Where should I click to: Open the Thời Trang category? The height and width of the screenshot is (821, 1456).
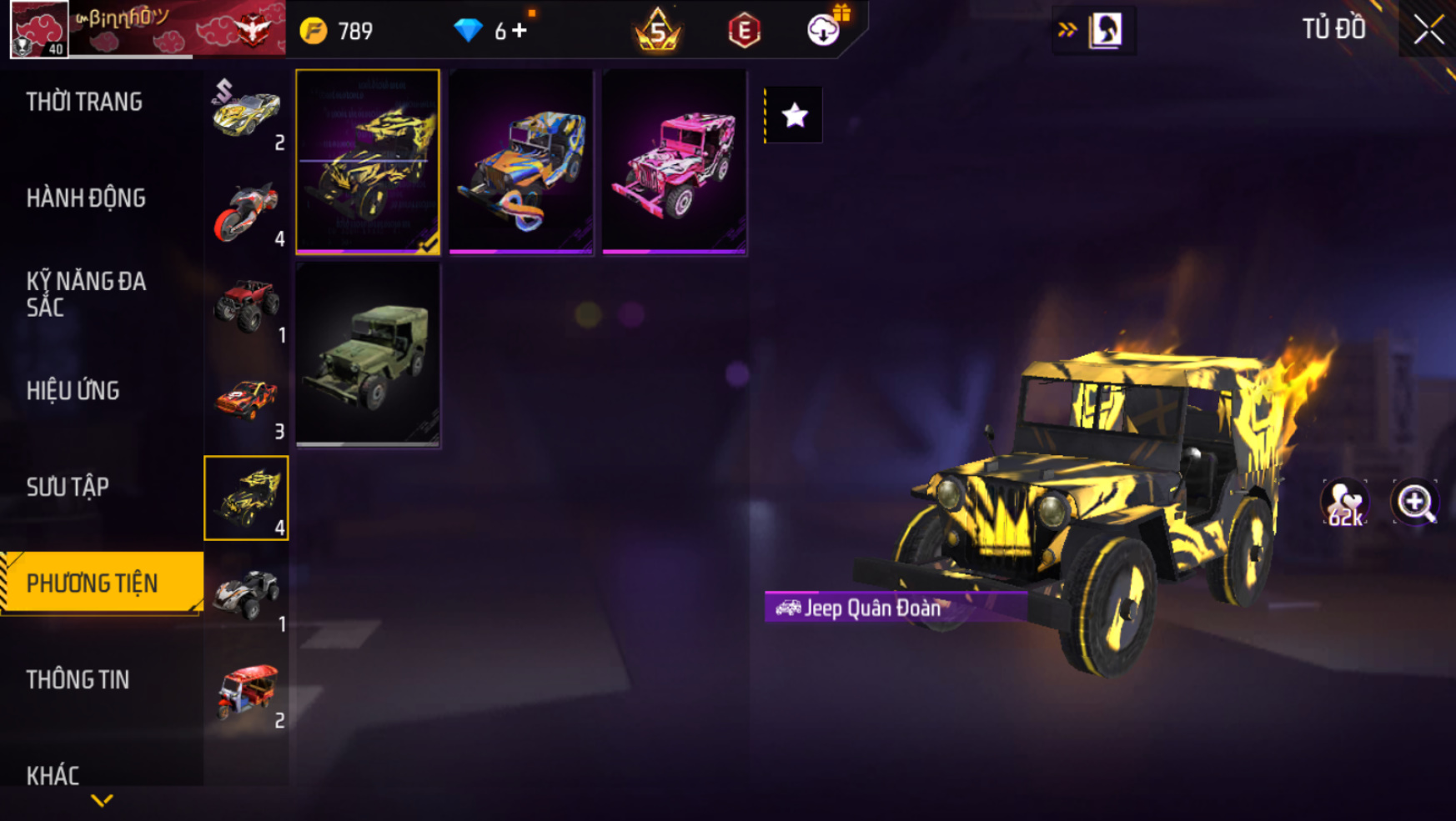[x=84, y=102]
